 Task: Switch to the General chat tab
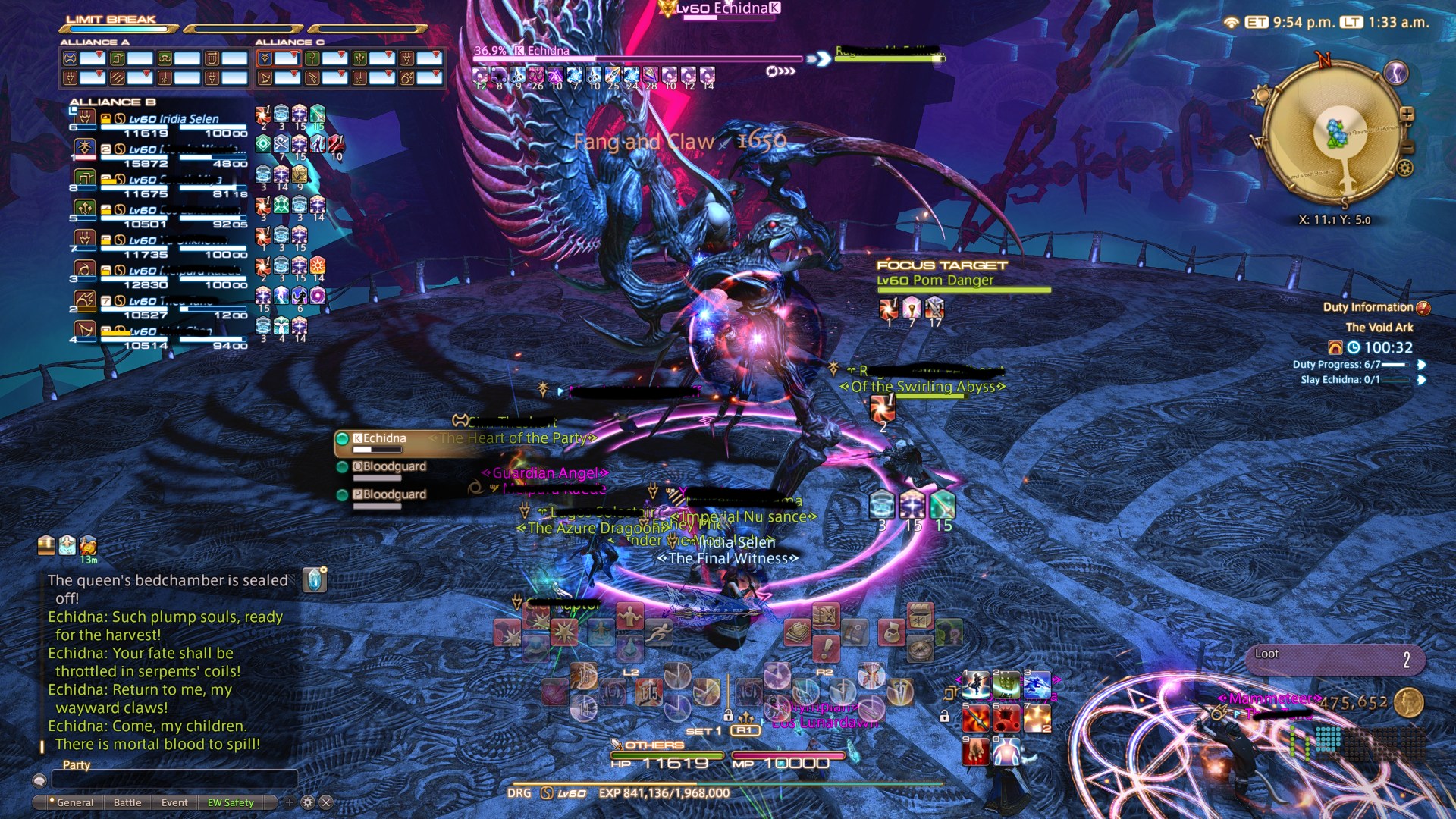[74, 802]
